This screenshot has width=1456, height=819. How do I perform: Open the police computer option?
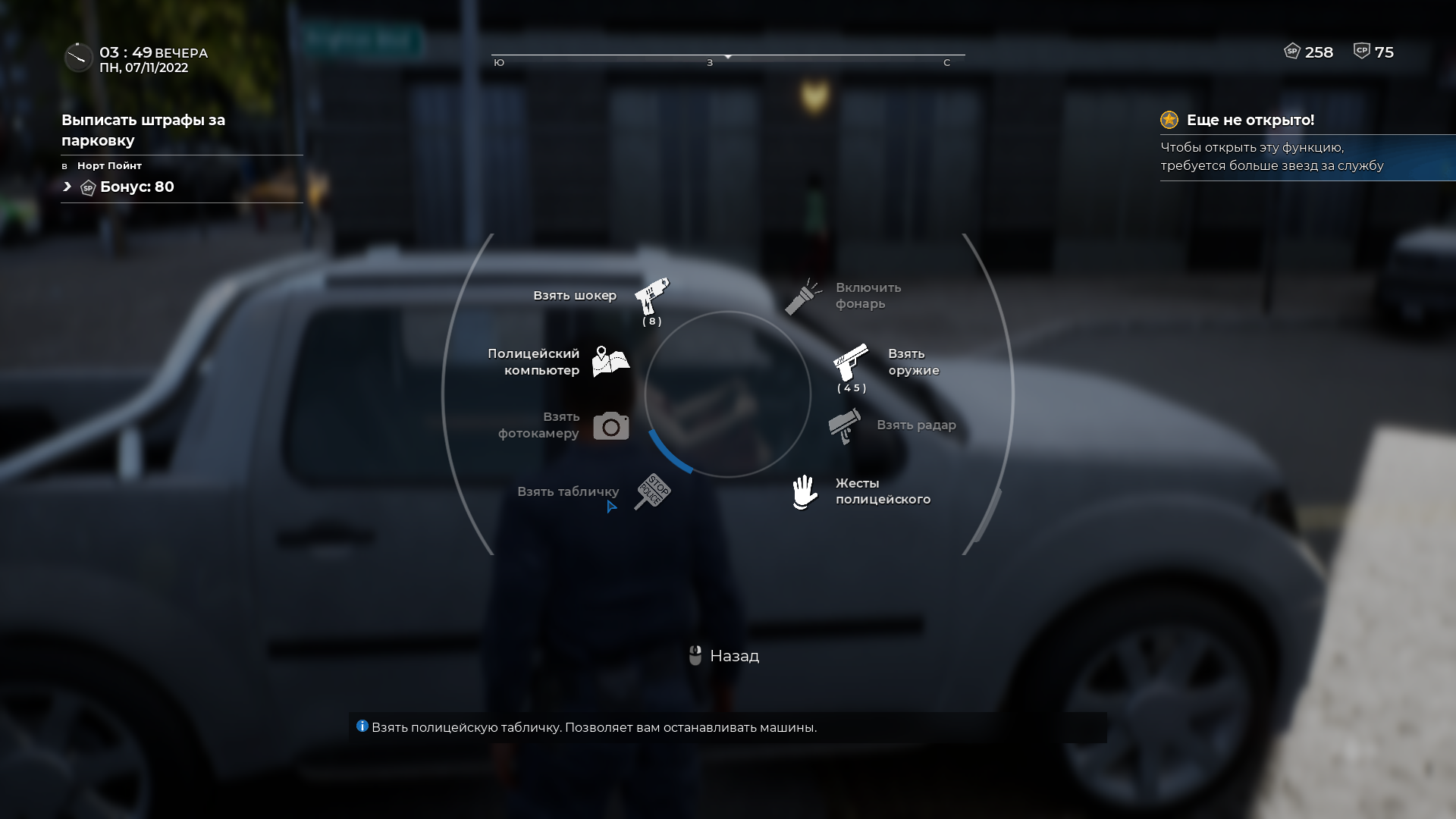pos(610,362)
